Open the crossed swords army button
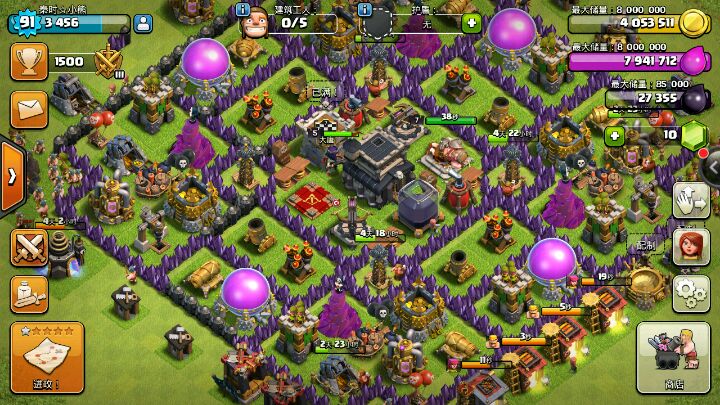Screen dimensions: 720x405 click(29, 246)
